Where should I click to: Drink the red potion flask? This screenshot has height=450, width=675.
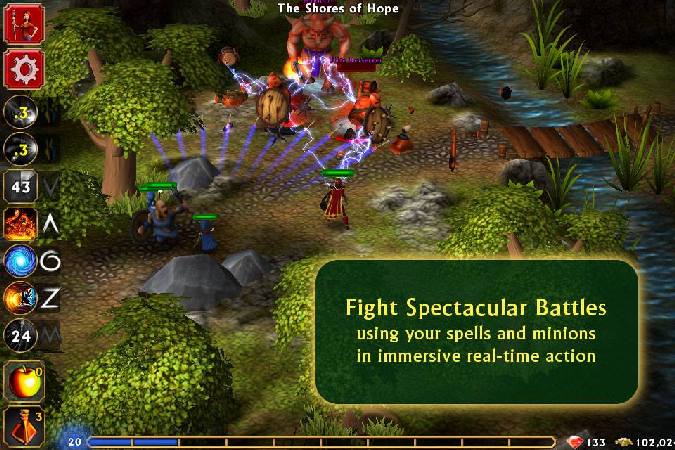pyautogui.click(x=22, y=427)
